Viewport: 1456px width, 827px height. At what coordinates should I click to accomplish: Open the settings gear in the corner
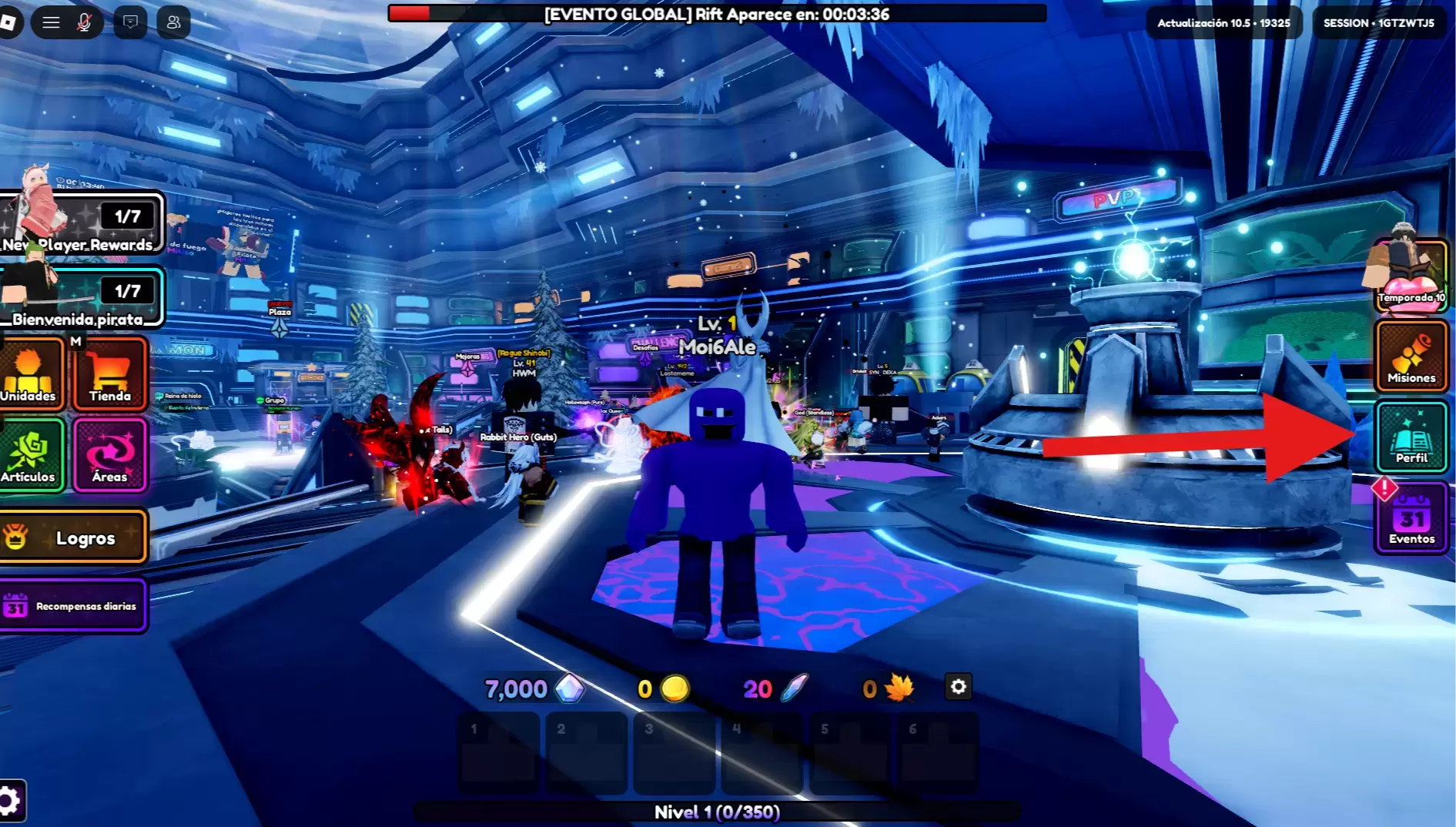(9, 801)
